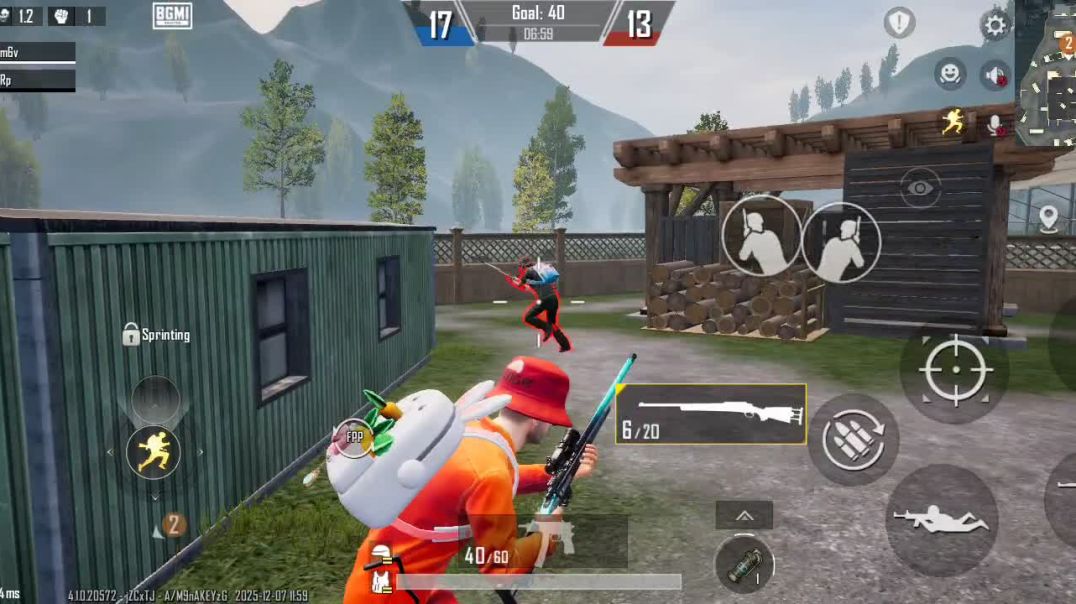Toggle the speaker voice output
Screen dimensions: 1076x604
click(x=994, y=75)
